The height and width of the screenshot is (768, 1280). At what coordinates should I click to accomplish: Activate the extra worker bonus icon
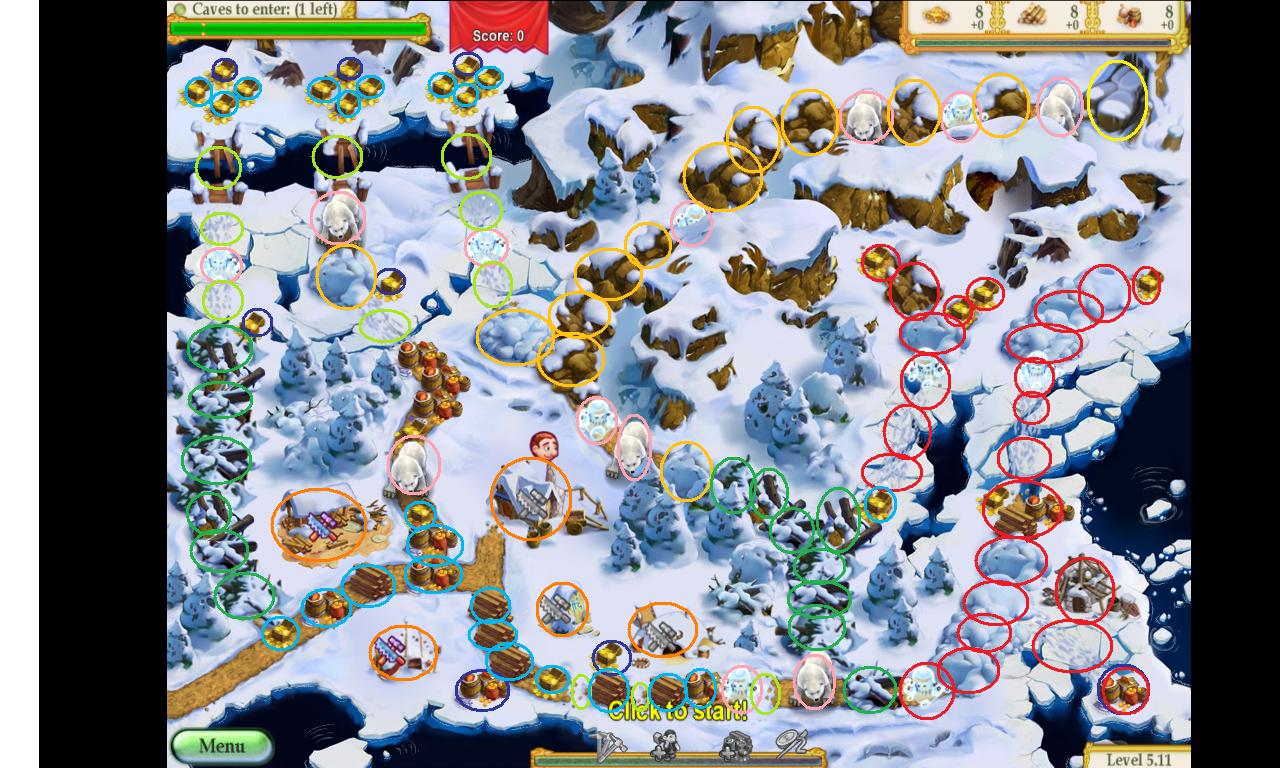point(665,746)
